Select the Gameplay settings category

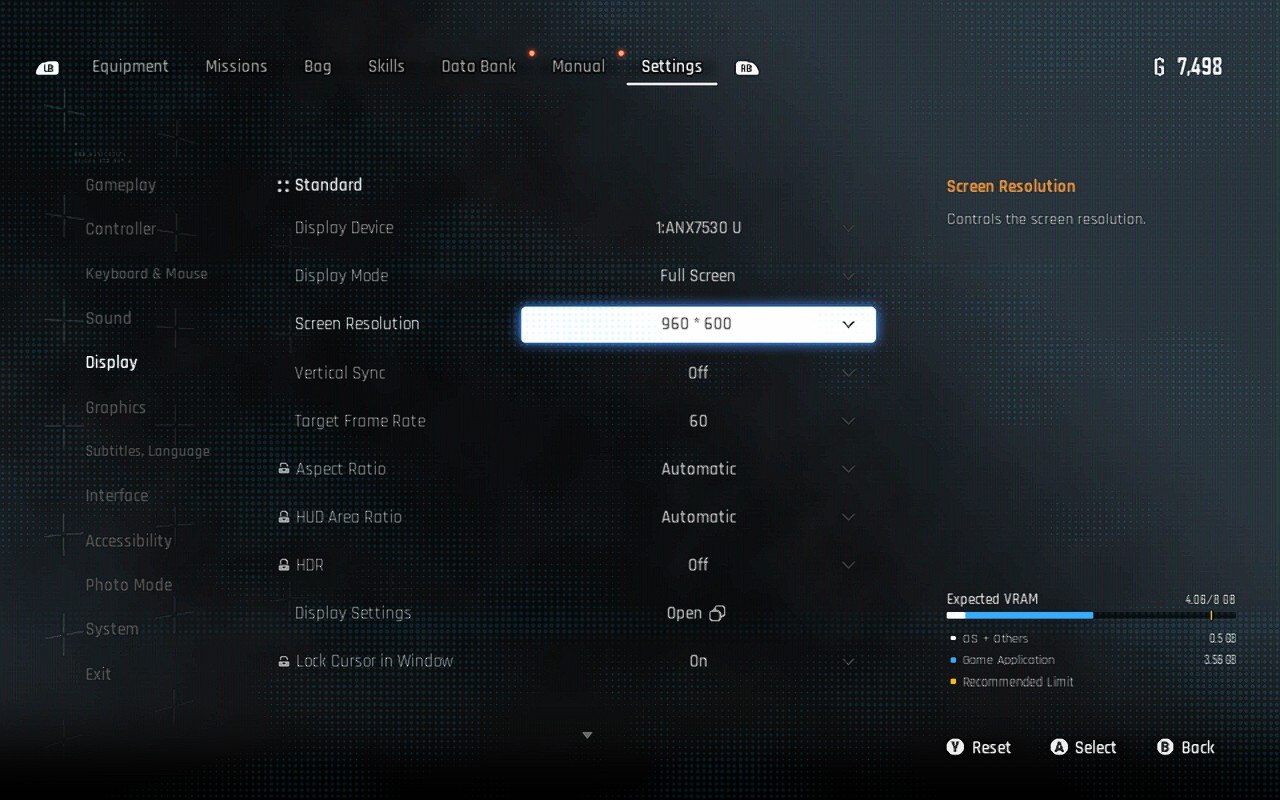click(x=120, y=185)
